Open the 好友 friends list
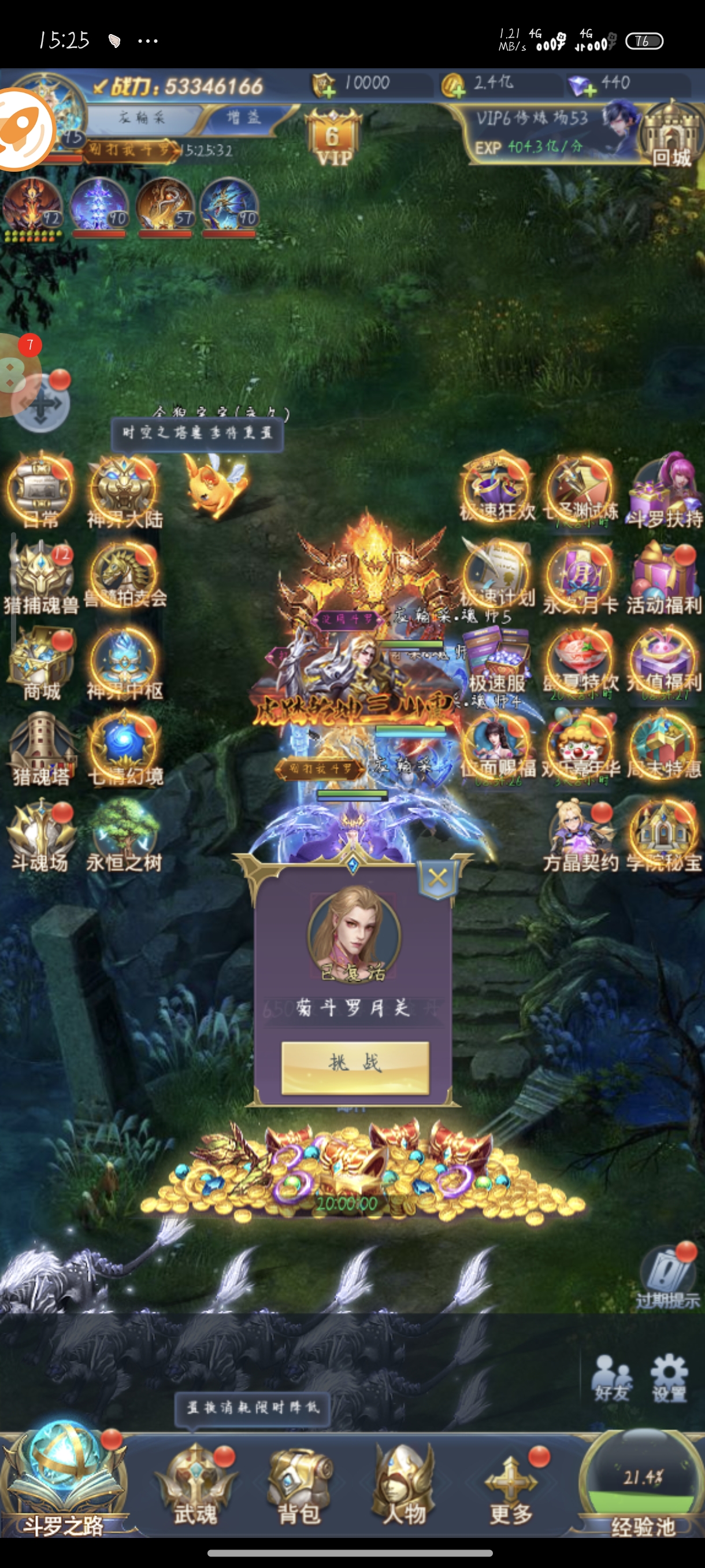This screenshot has width=705, height=1568. tap(612, 1378)
